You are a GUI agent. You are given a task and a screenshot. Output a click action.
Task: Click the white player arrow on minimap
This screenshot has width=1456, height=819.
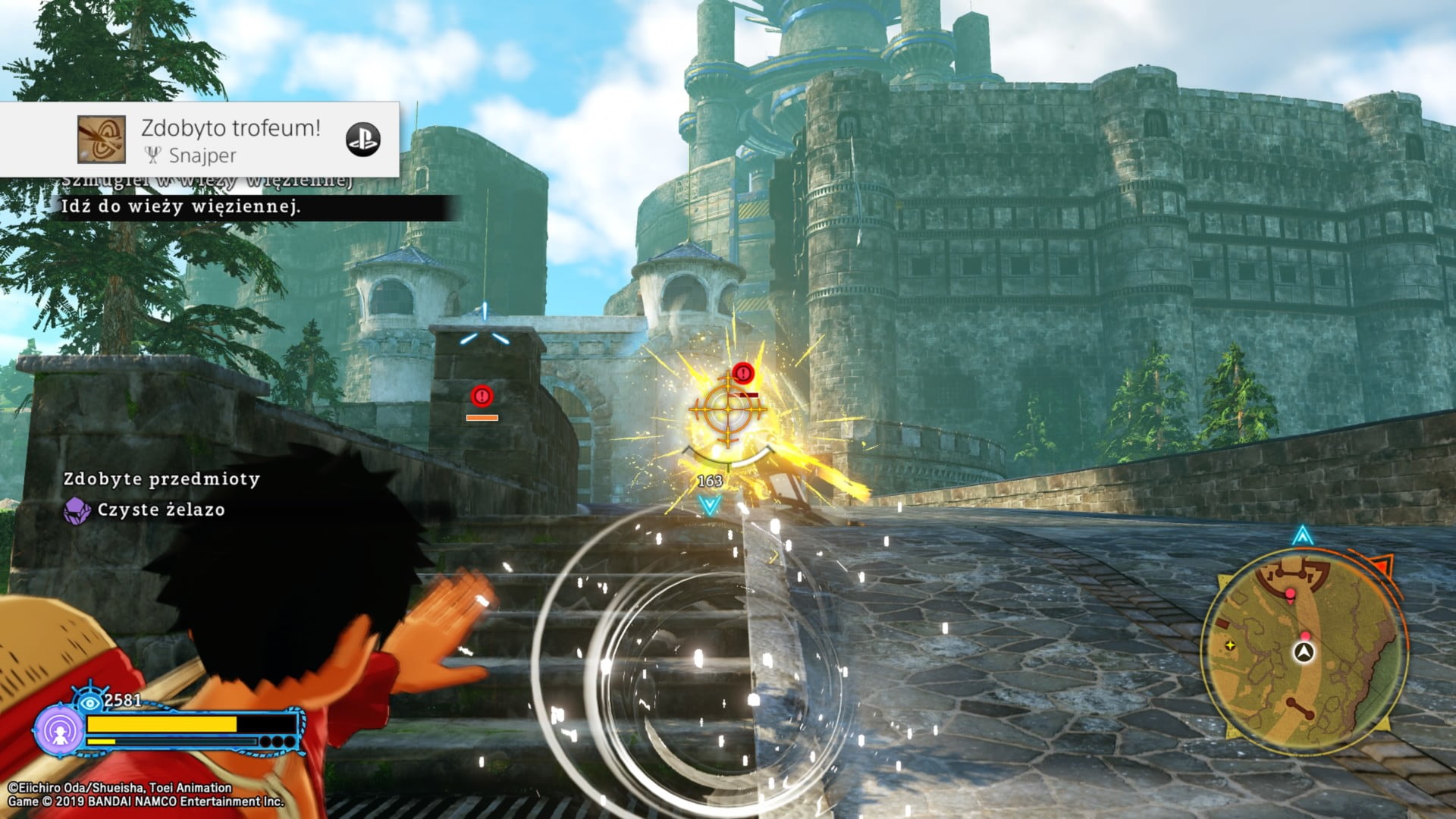click(1304, 652)
